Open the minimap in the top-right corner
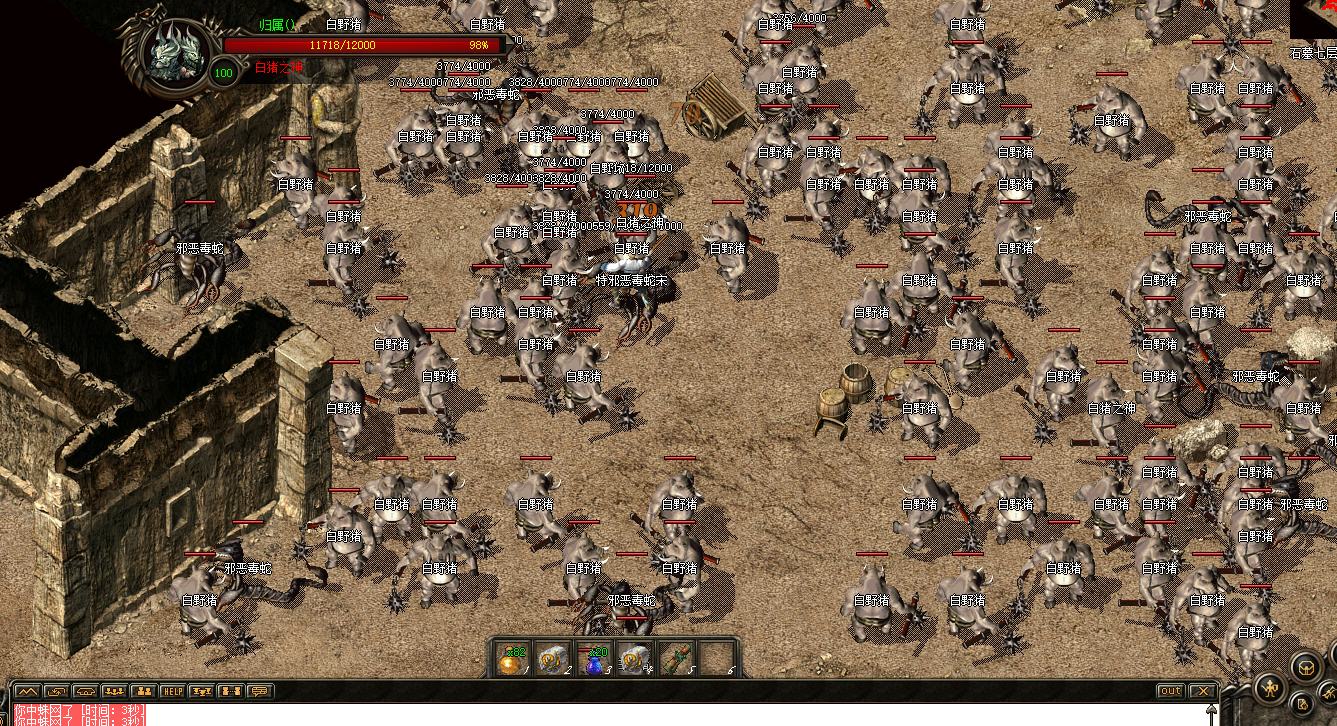Image resolution: width=1337 pixels, height=726 pixels. tap(1313, 20)
